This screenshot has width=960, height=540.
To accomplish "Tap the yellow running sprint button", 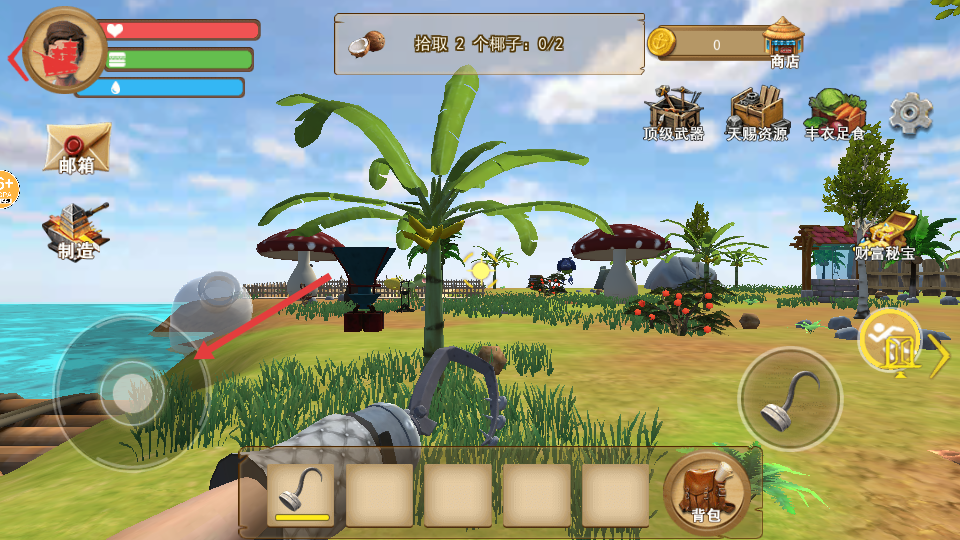I will pos(889,340).
